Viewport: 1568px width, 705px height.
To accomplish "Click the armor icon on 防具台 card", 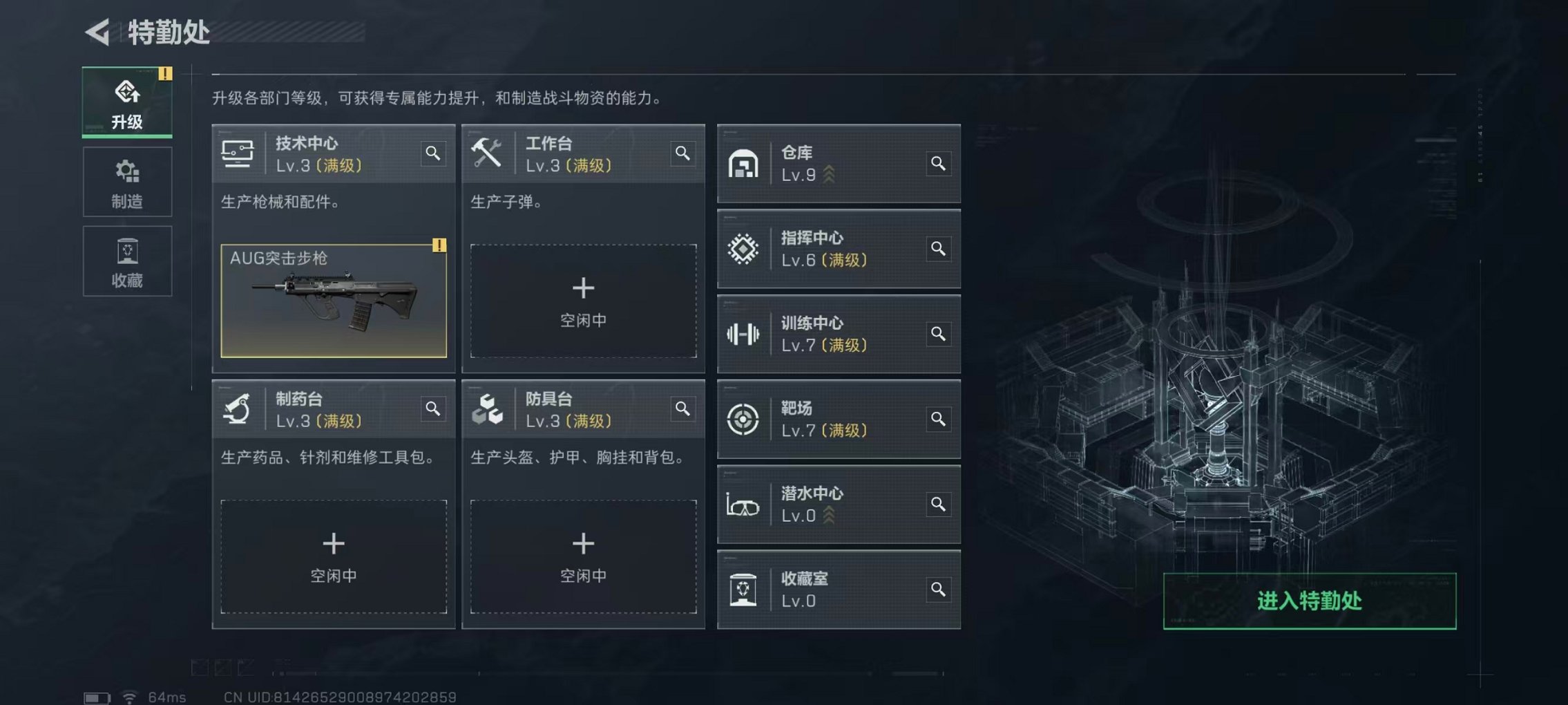I will click(487, 408).
